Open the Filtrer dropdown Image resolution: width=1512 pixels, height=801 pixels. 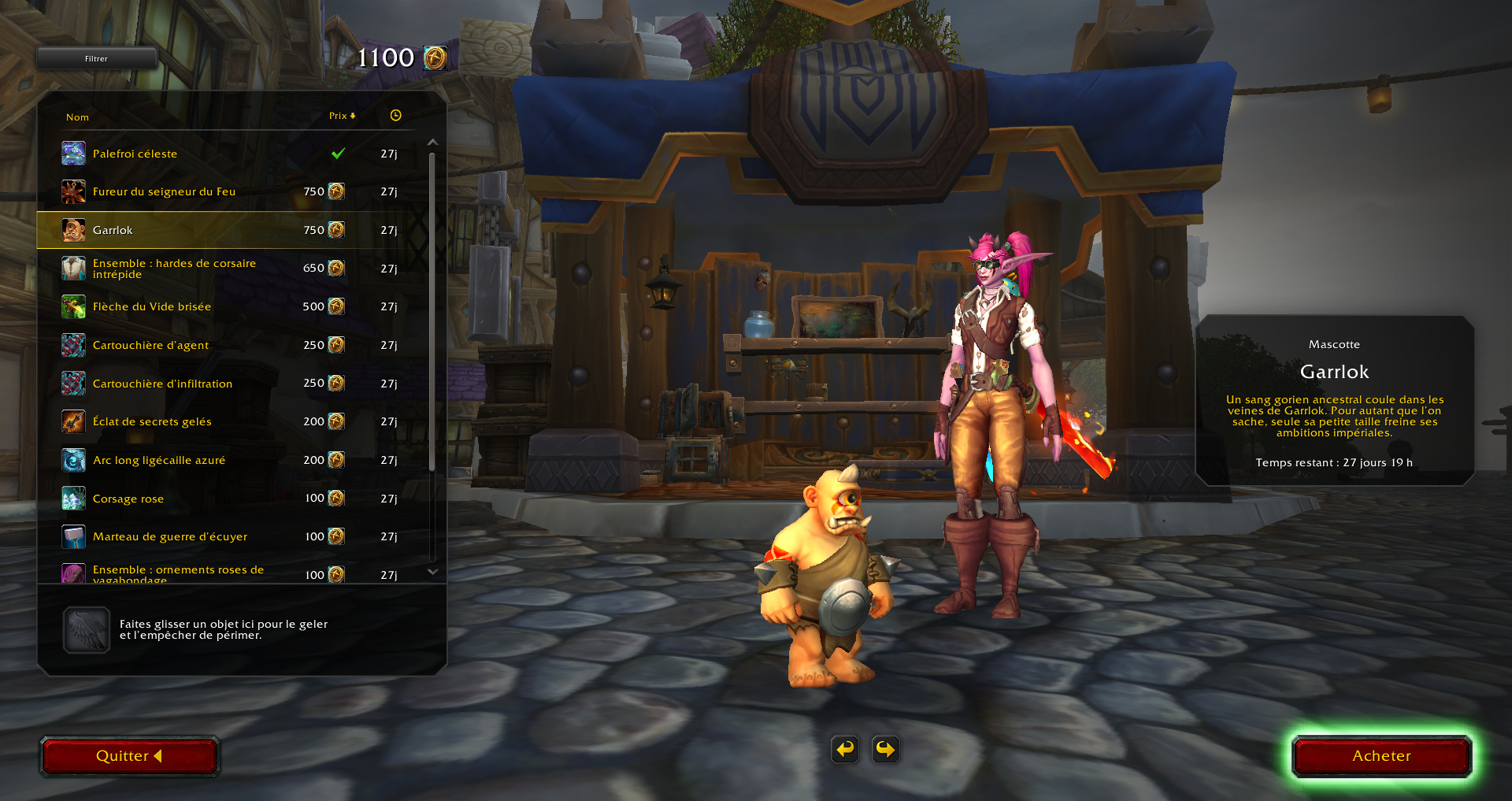(x=96, y=58)
